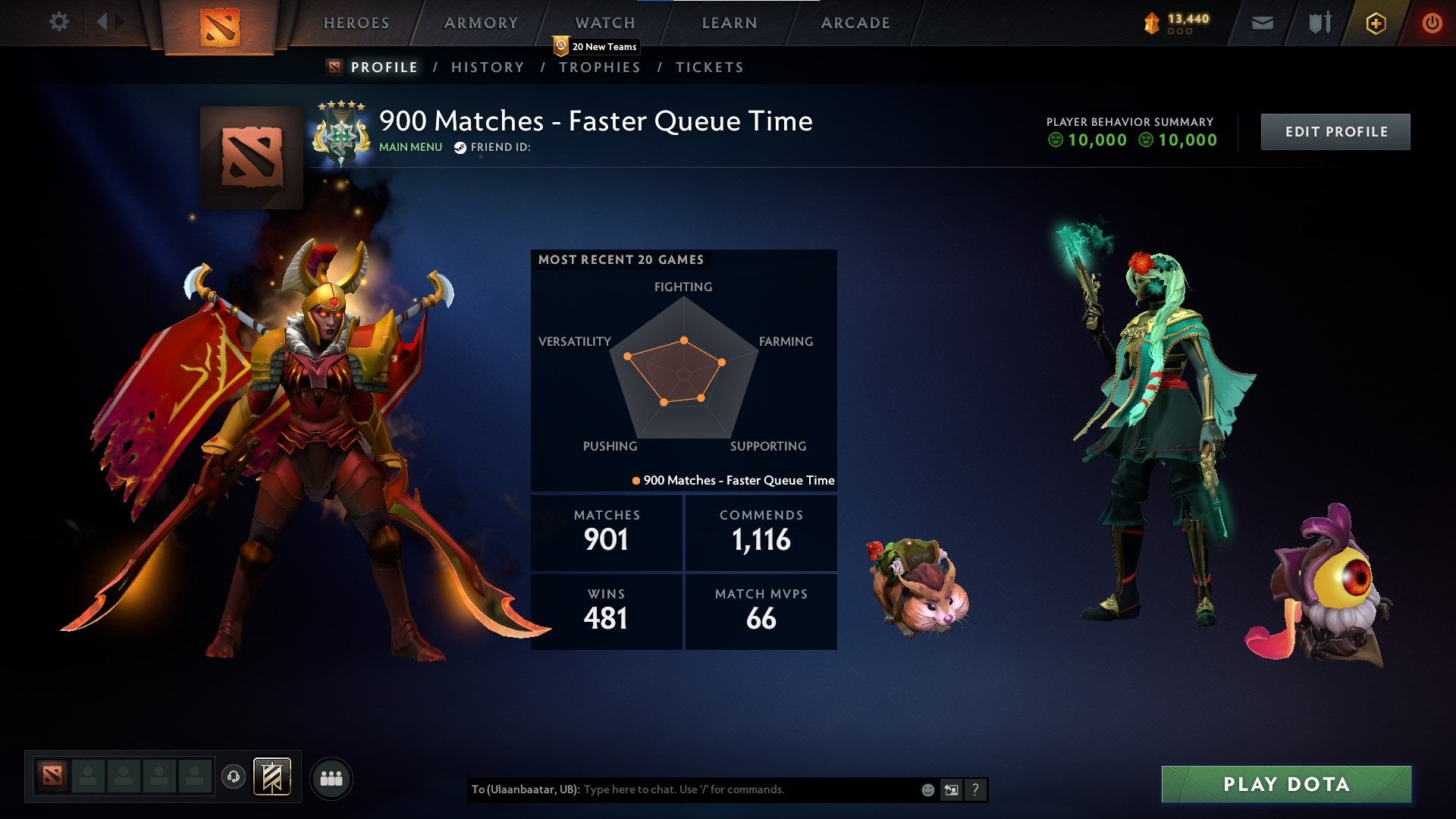Click the screenshot sharing icon in chat bar
The image size is (1456, 819).
tap(951, 789)
